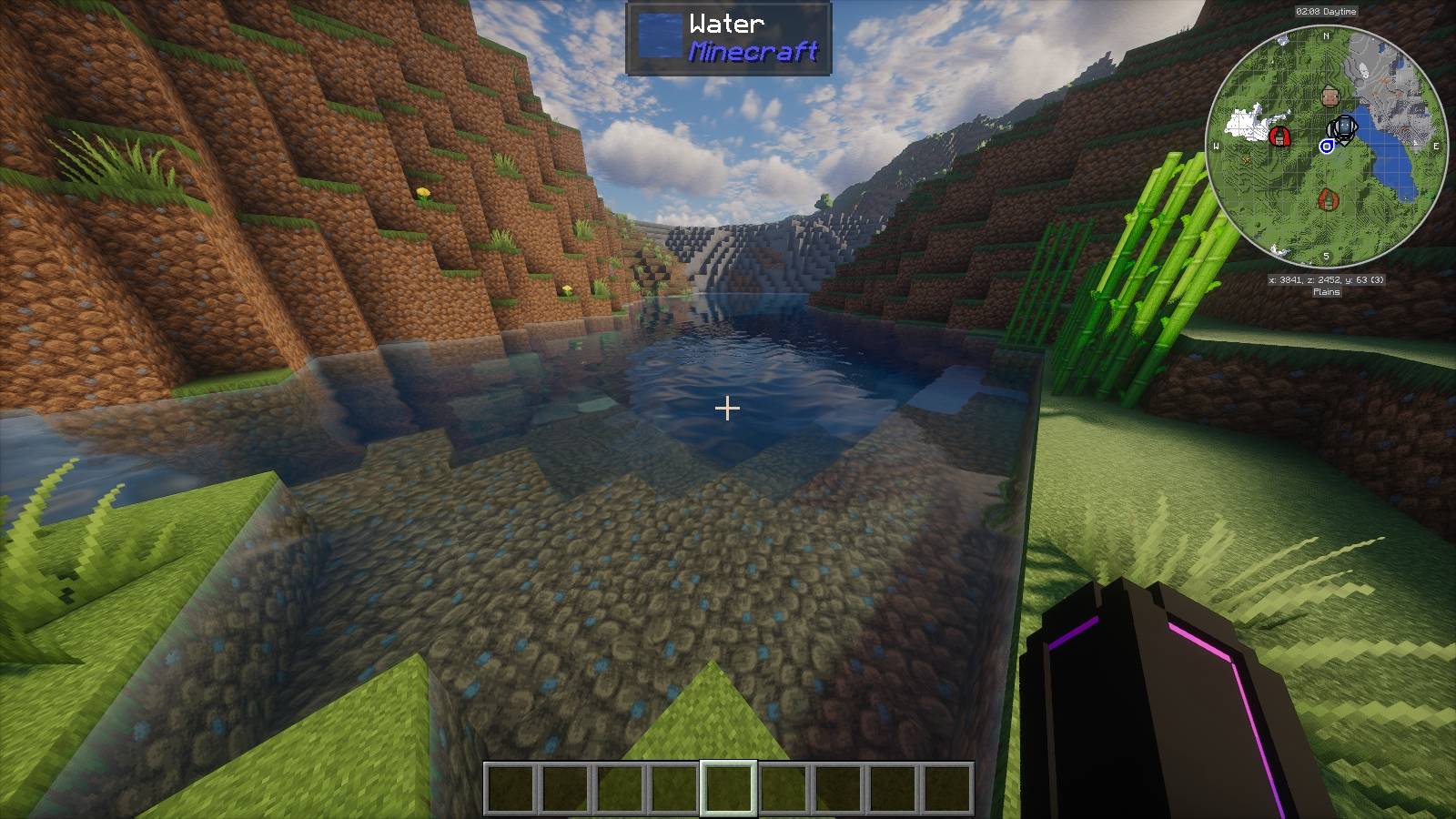This screenshot has width=1456, height=819.
Task: Click the S direction marker on the minimap
Action: coord(1326,256)
